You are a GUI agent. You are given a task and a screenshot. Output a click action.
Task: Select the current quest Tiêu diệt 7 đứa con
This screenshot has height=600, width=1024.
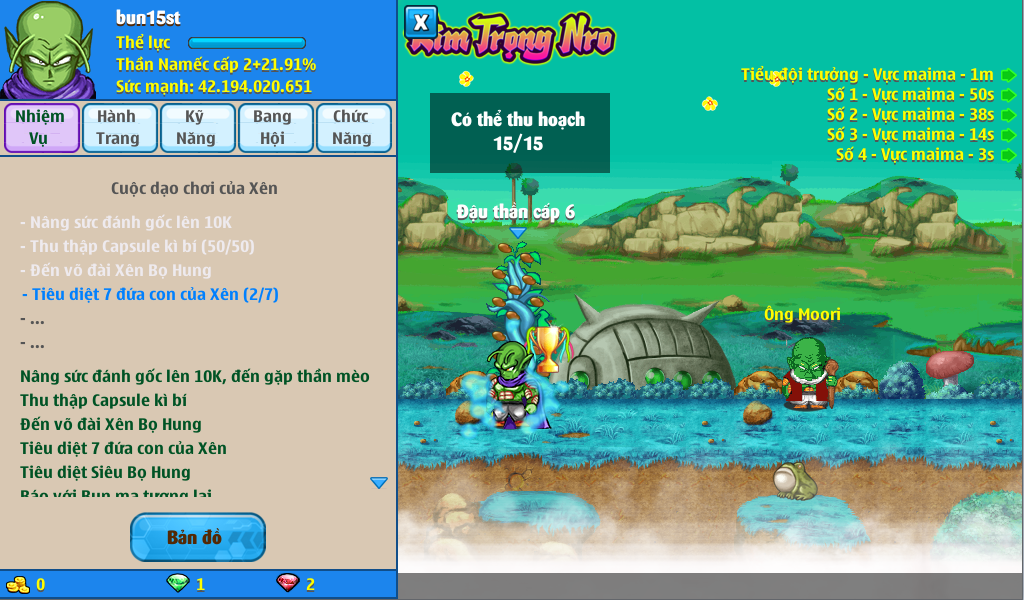[150, 294]
